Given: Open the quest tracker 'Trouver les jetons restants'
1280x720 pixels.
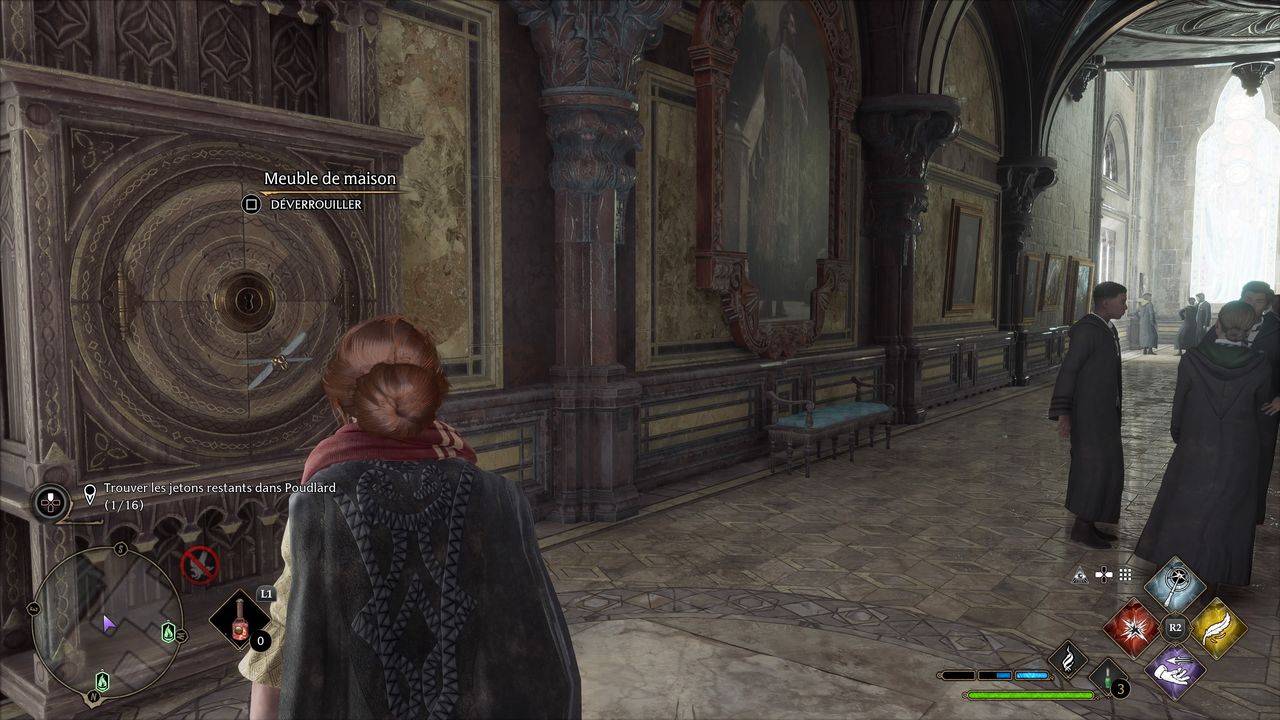Looking at the screenshot, I should pos(220,496).
